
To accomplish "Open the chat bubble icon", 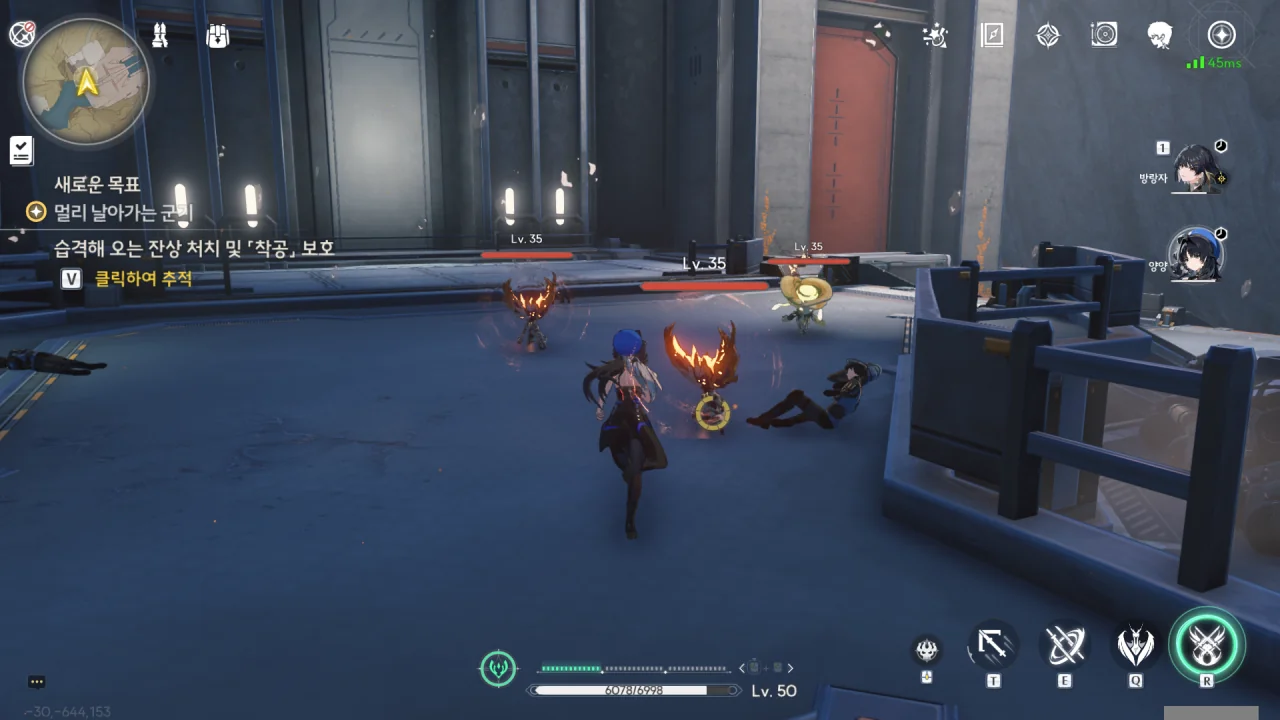I will pyautogui.click(x=37, y=682).
